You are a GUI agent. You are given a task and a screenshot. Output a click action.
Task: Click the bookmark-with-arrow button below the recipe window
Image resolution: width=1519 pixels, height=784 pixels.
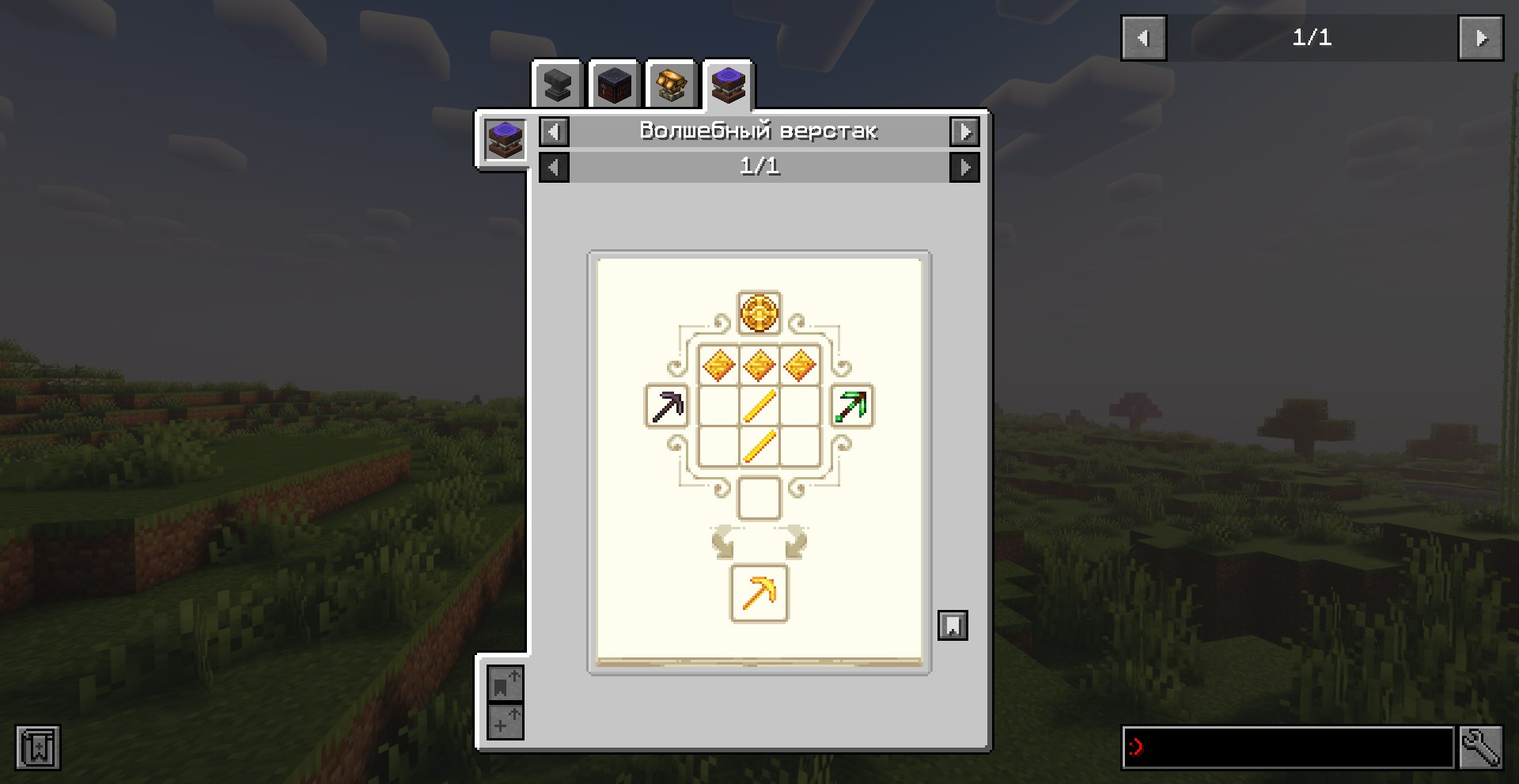[505, 684]
